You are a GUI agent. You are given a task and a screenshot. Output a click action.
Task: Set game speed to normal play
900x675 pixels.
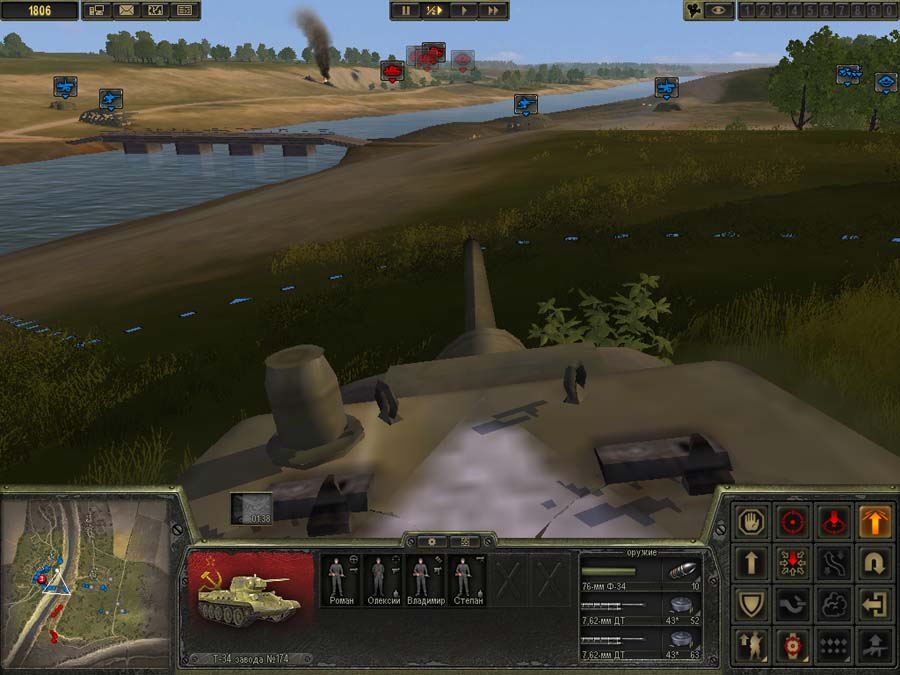click(463, 10)
